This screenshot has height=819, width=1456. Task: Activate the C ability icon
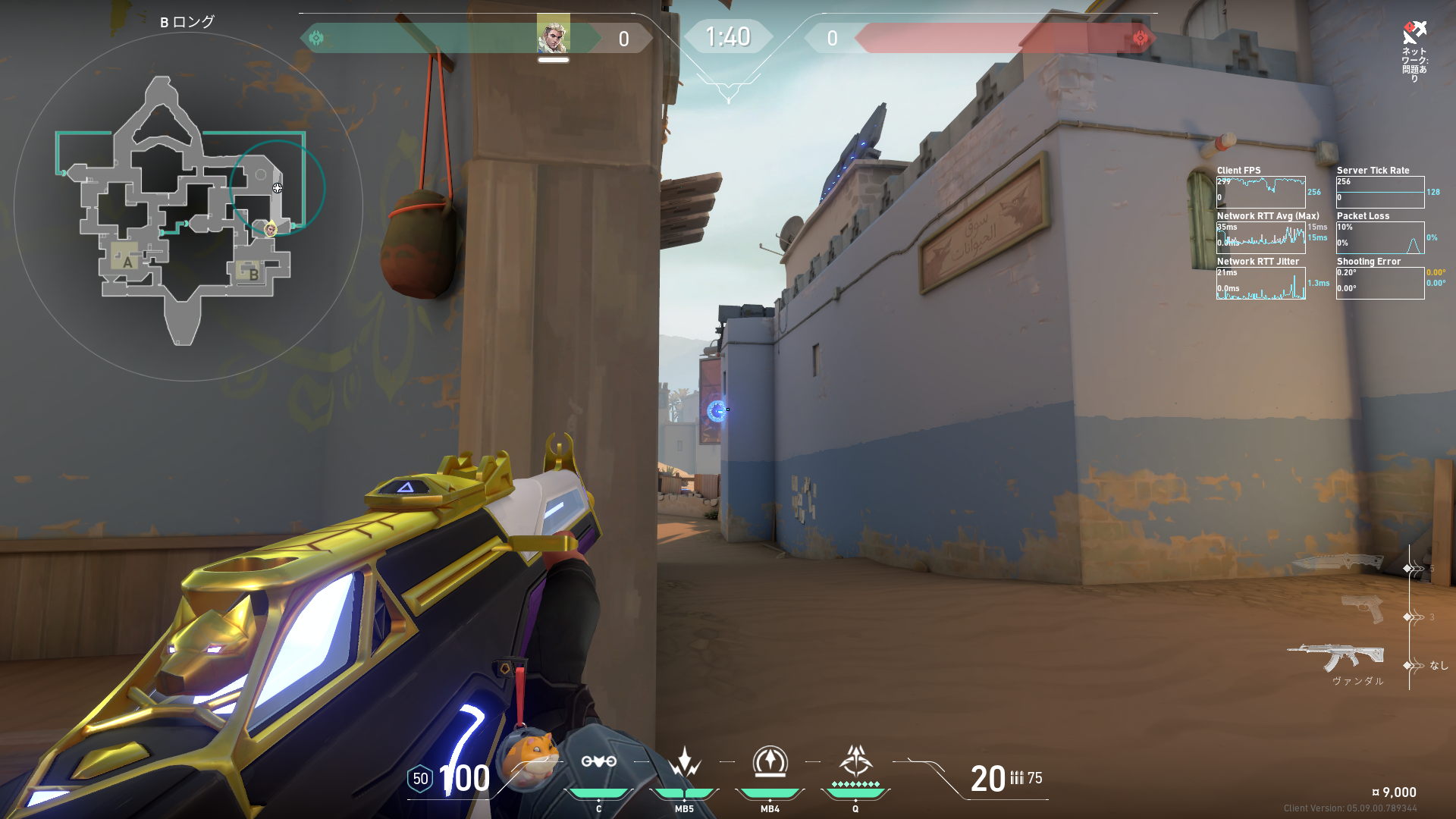pyautogui.click(x=598, y=762)
